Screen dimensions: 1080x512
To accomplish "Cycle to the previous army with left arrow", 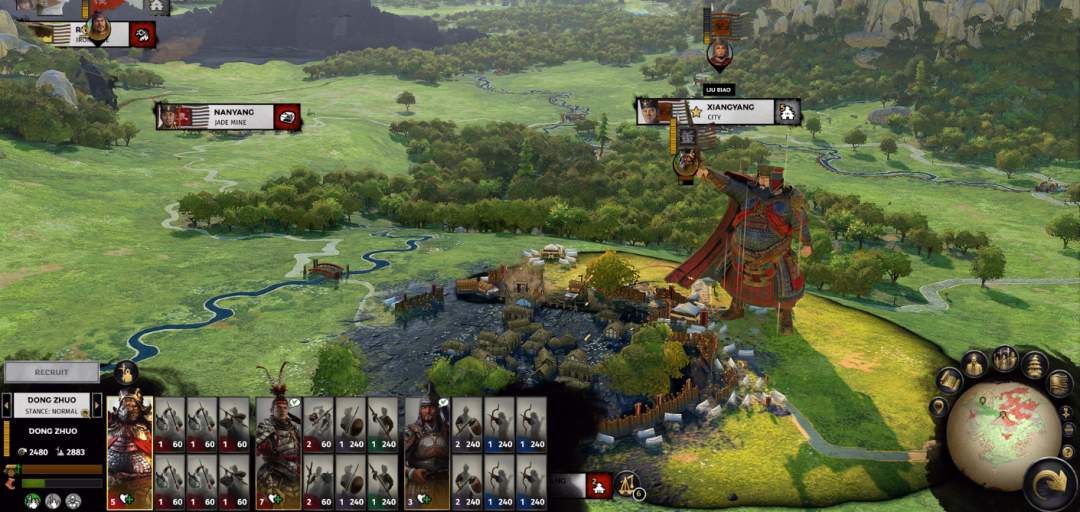I will pyautogui.click(x=6, y=405).
